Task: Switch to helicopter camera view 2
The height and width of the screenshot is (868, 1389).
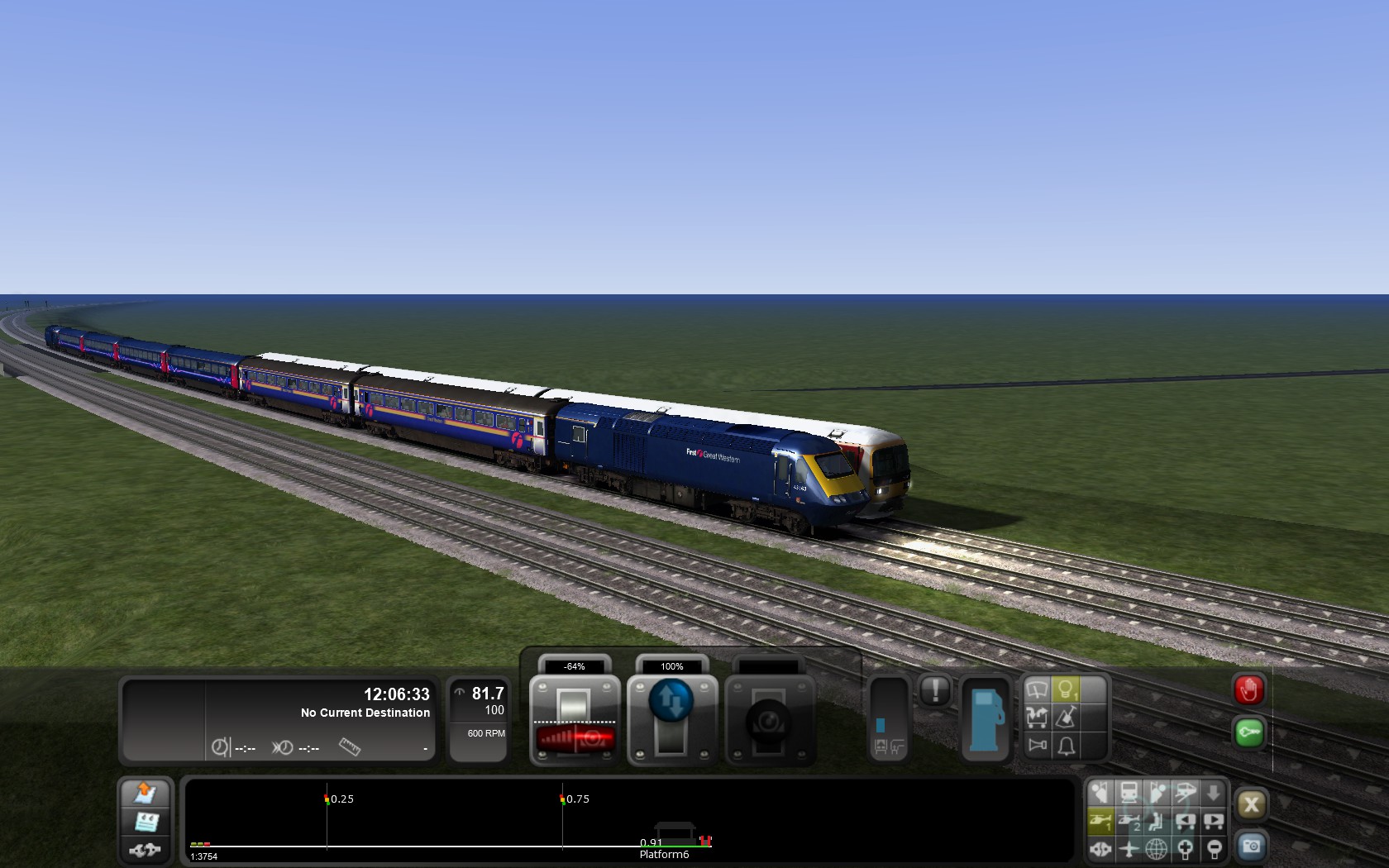Action: click(x=1129, y=821)
